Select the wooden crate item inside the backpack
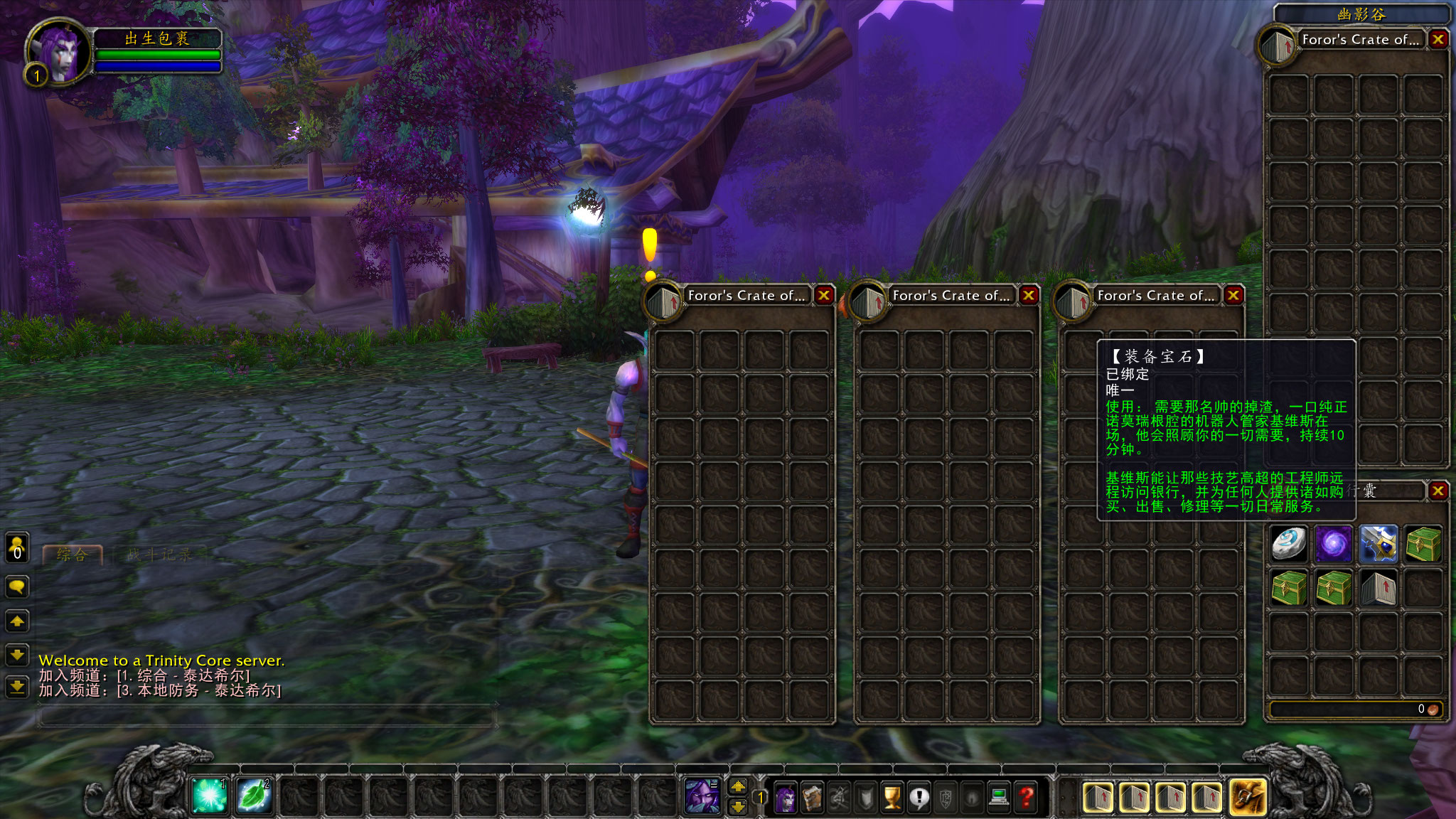1456x819 pixels. coord(1378,589)
